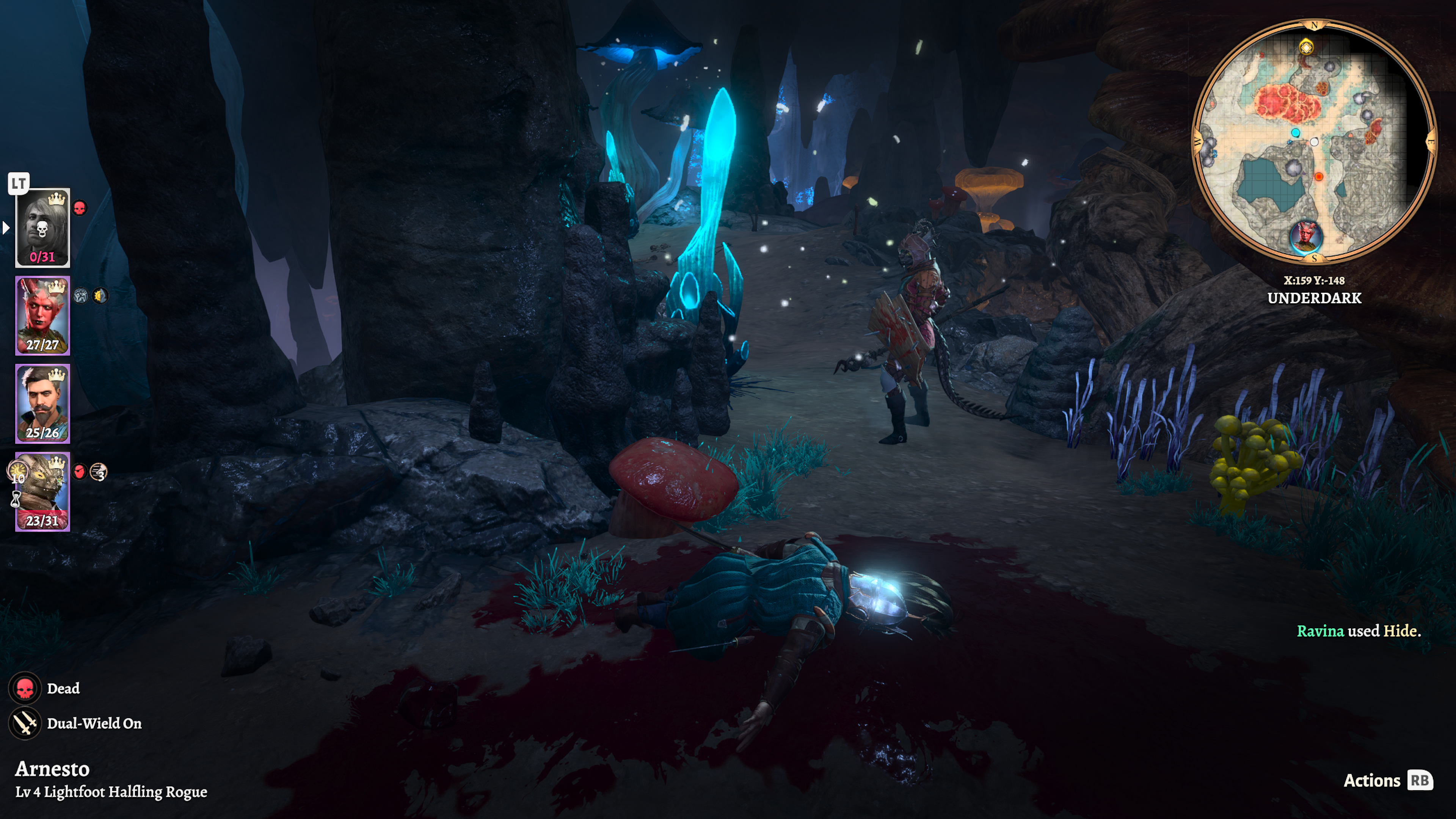Select the bearded human party portrait
This screenshot has height=819, width=1456.
pyautogui.click(x=42, y=403)
